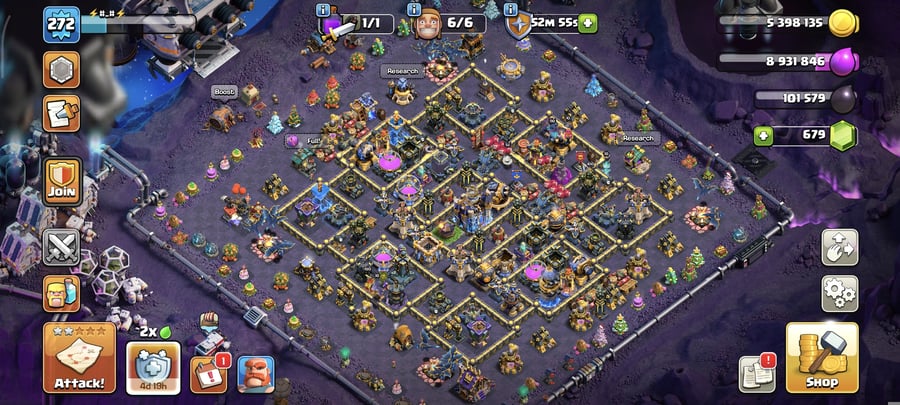Open the red-and-white card icon button
The width and height of the screenshot is (900, 405).
pos(61,114)
